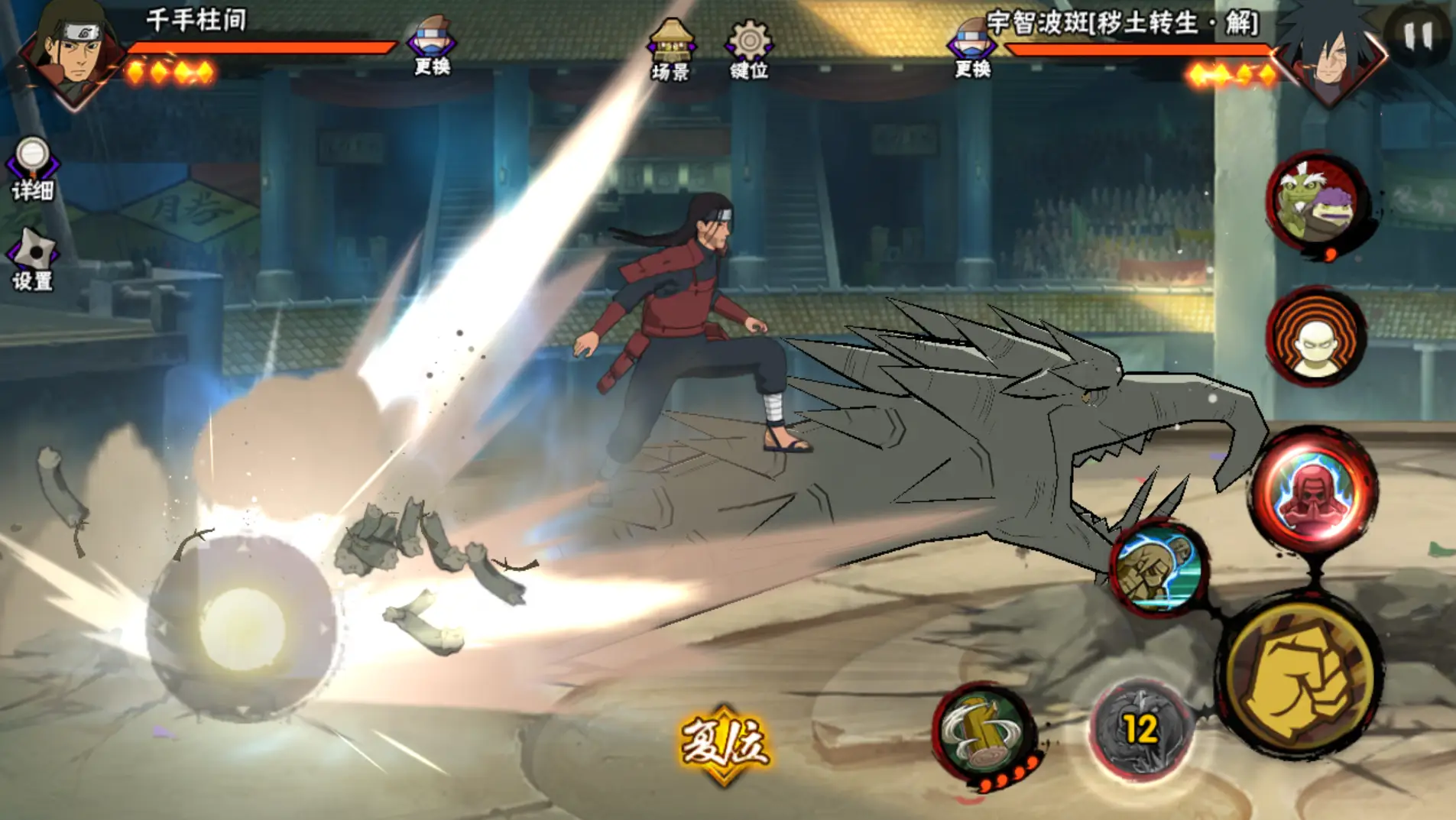
Task: Use the wooden log substitution skill
Action: (x=984, y=731)
